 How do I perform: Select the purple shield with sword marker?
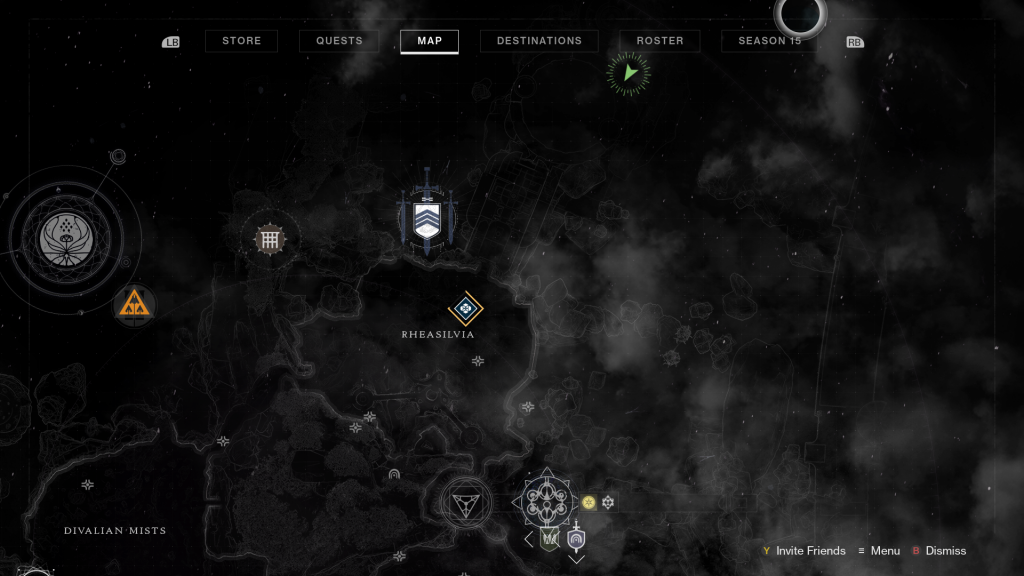576,538
